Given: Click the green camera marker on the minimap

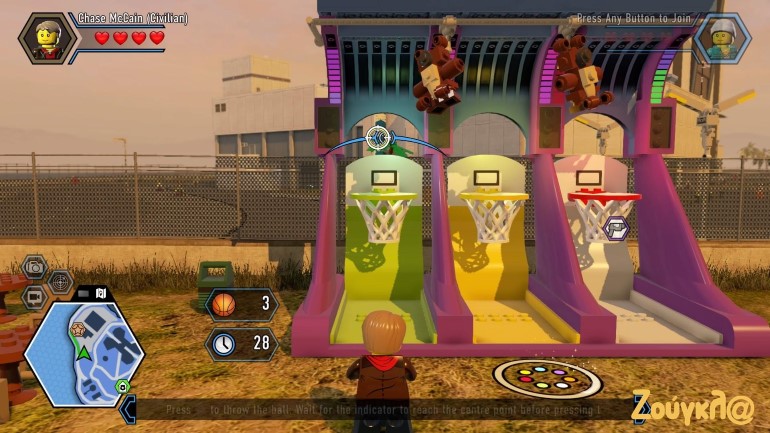Looking at the screenshot, I should [123, 386].
